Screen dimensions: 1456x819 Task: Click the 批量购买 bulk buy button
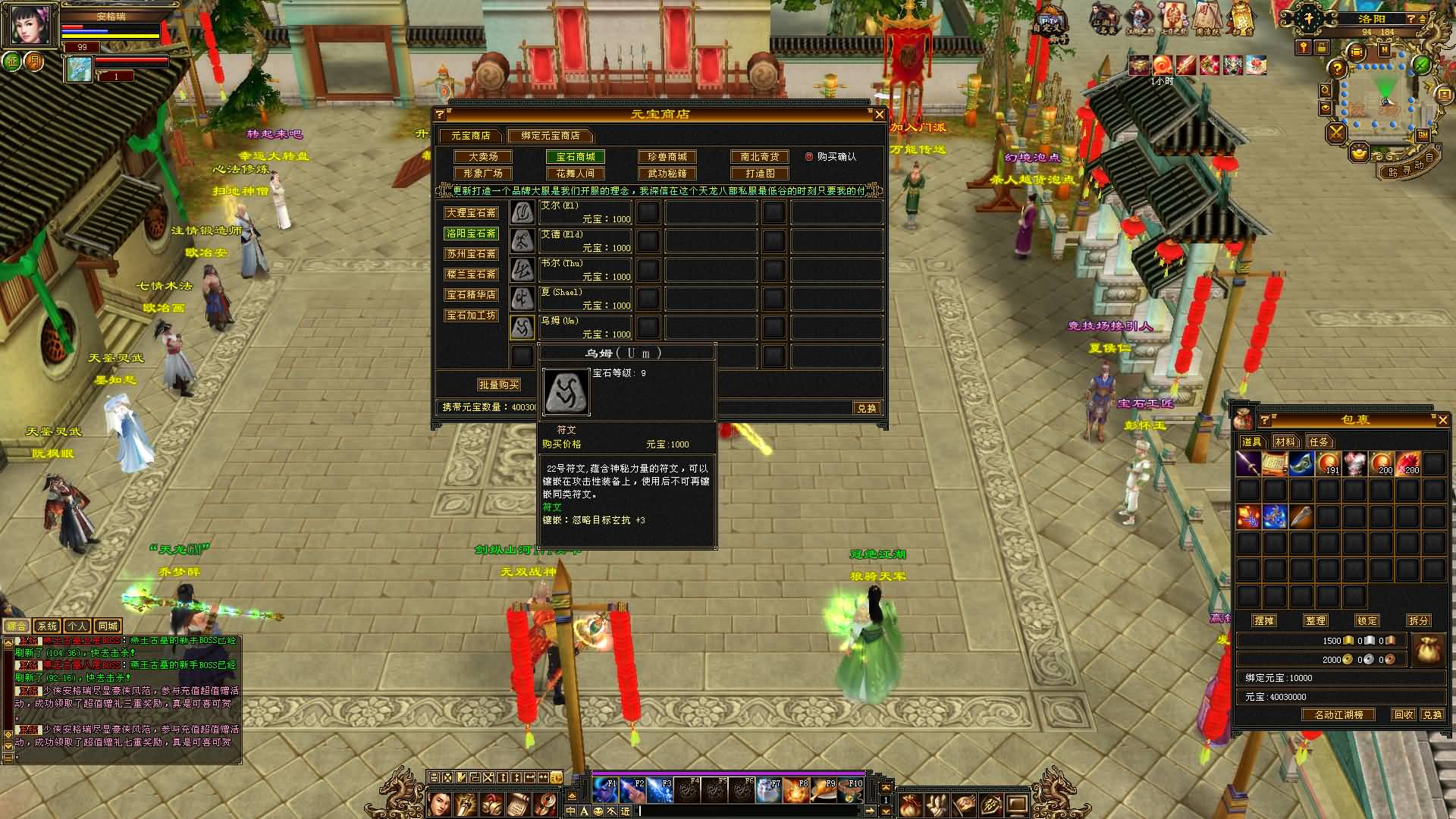click(498, 385)
